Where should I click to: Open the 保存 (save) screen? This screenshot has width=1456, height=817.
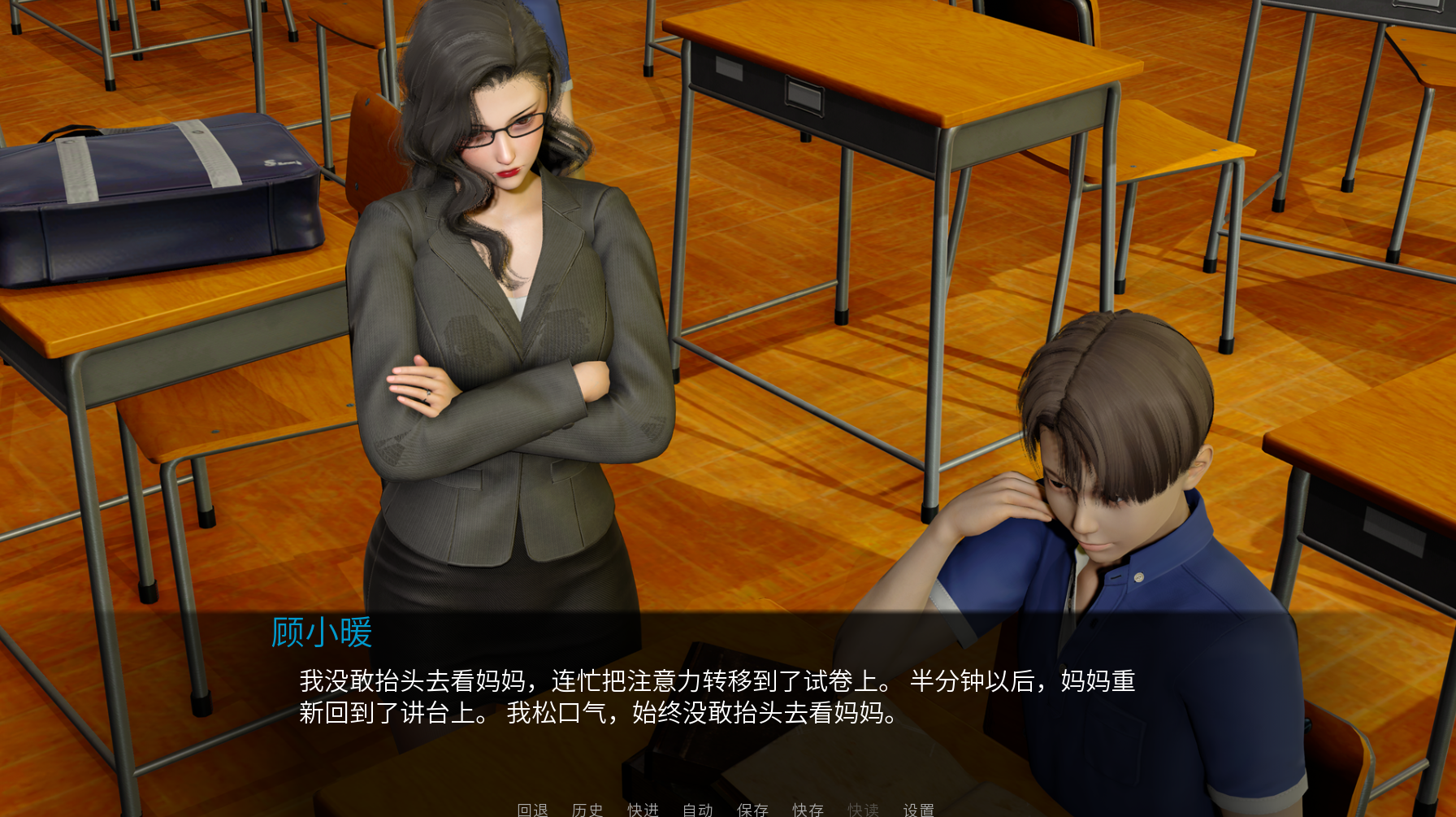click(752, 810)
